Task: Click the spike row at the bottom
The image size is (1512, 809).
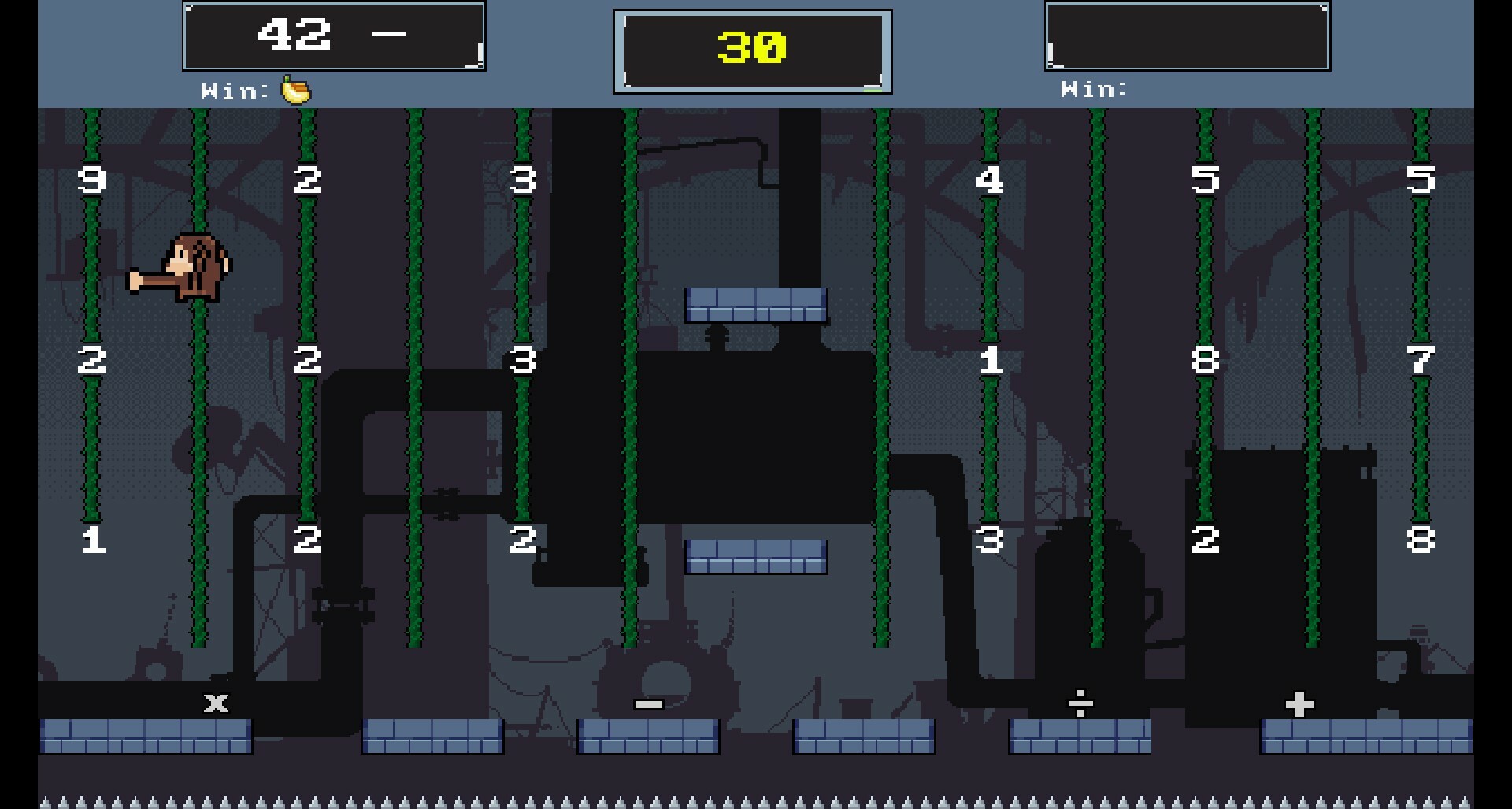Action: tap(756, 798)
